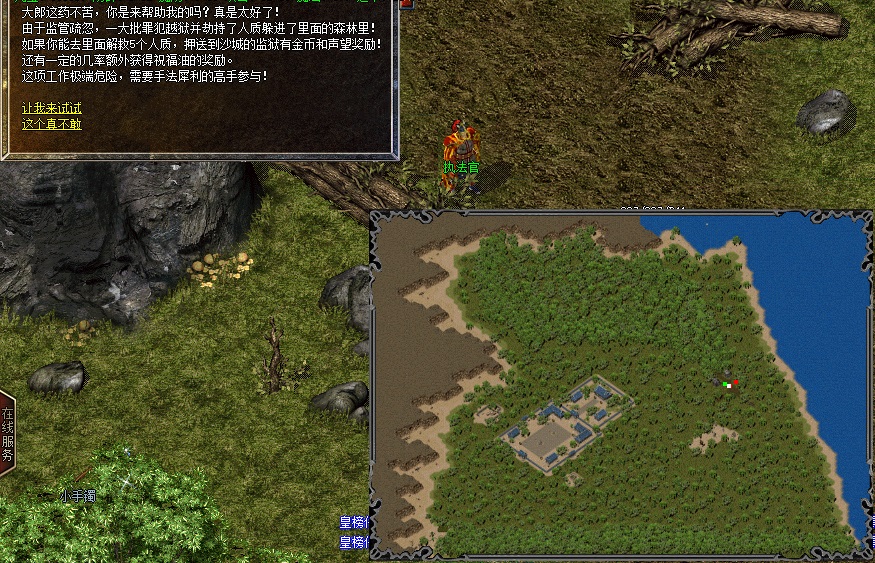
Task: Choose the "让我来试试" dialogue option
Action: tap(52, 108)
